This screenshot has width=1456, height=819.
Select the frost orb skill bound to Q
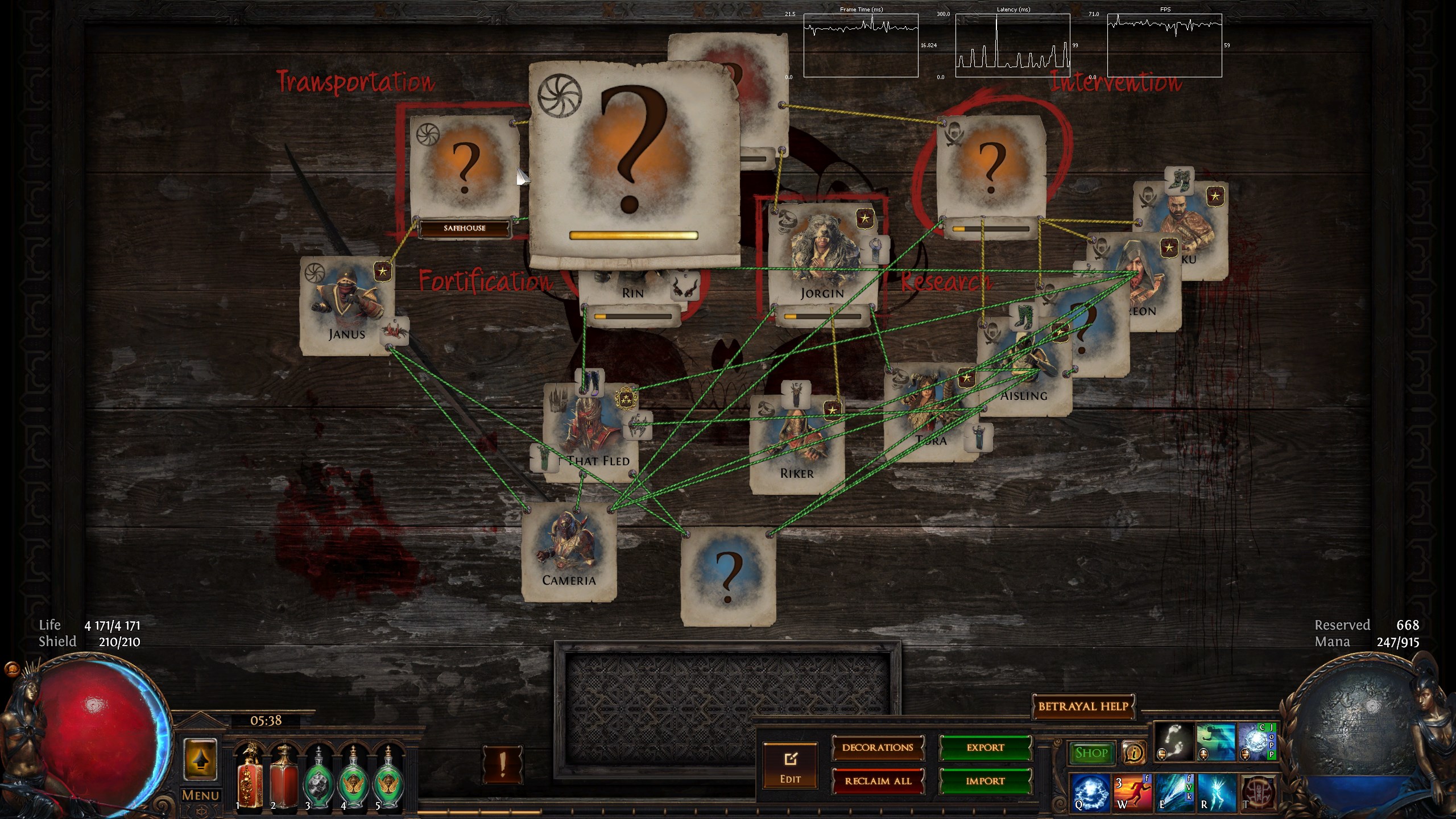coord(1090,792)
